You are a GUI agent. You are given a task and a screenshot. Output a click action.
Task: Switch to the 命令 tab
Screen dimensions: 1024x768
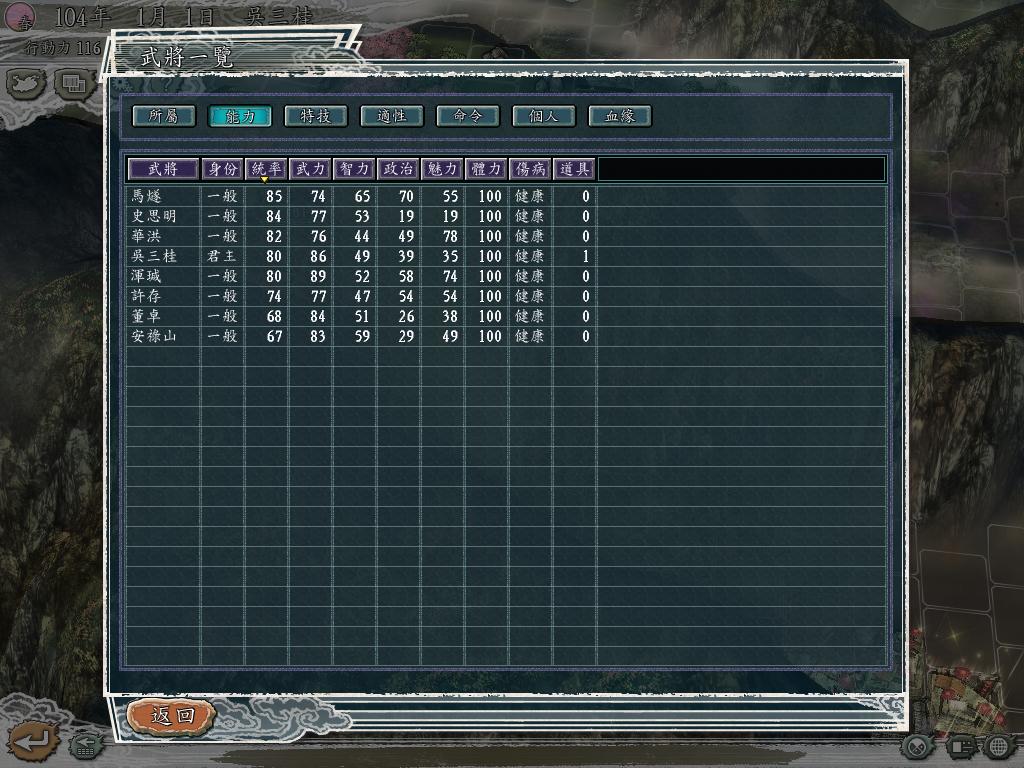click(x=468, y=116)
